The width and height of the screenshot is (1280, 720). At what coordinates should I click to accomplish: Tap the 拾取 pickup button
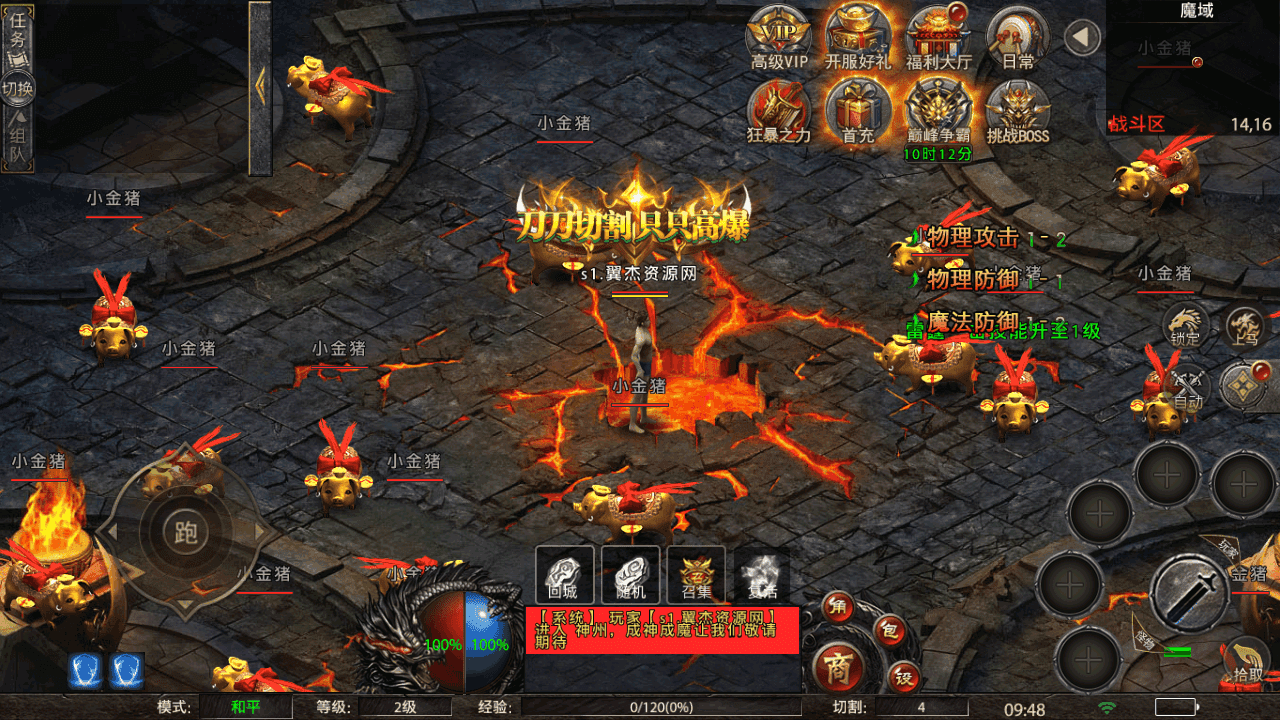click(x=1246, y=662)
